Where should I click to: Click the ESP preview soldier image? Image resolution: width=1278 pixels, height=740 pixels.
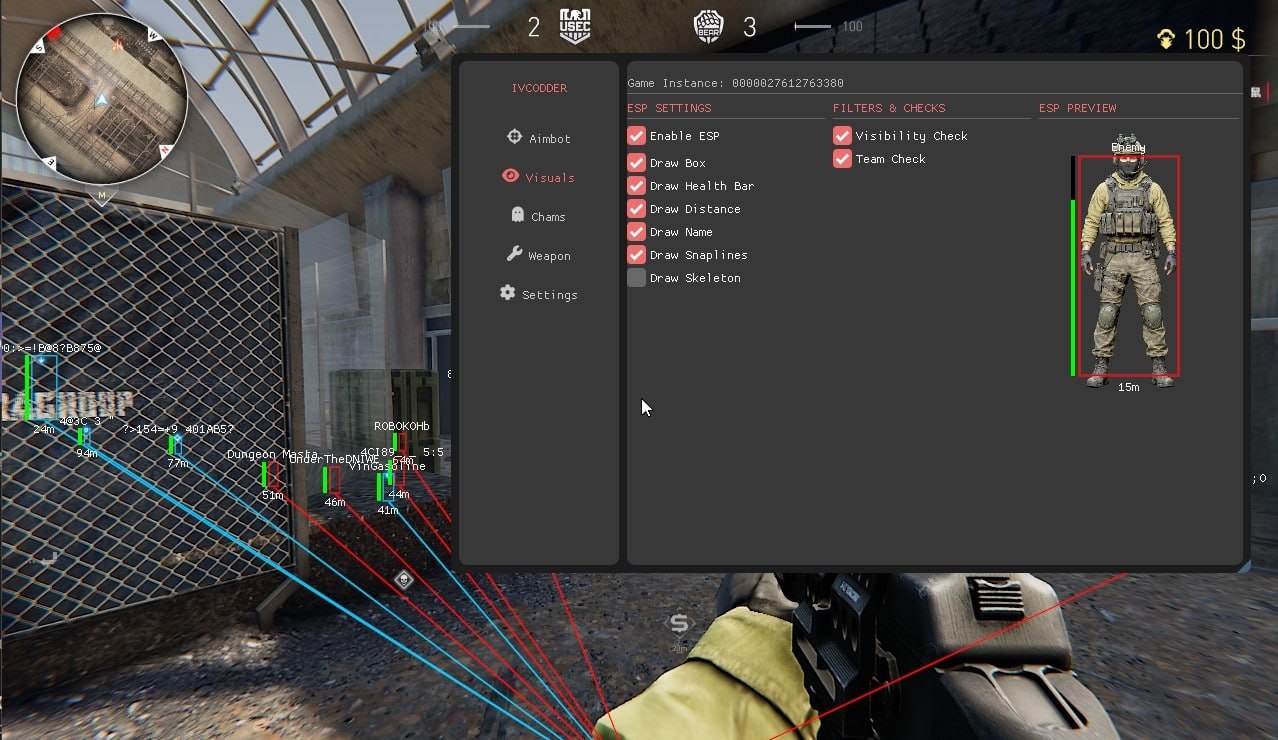click(1128, 267)
